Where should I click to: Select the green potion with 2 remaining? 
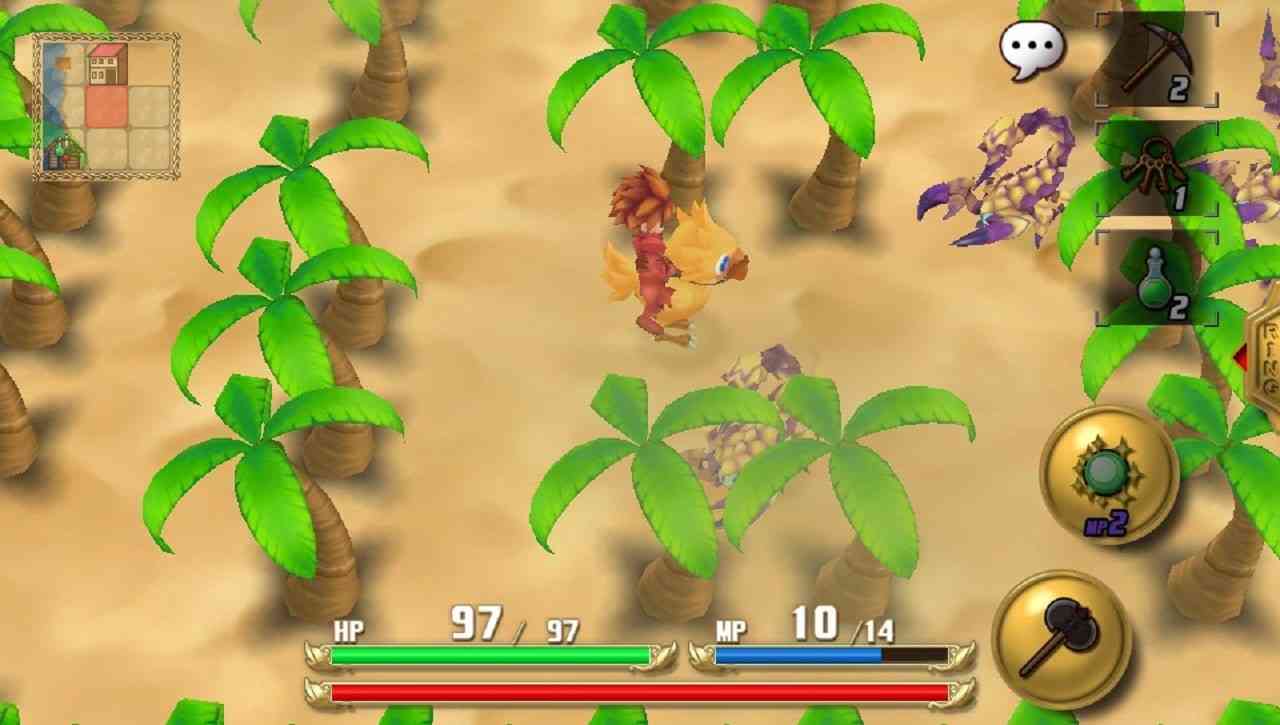1155,278
